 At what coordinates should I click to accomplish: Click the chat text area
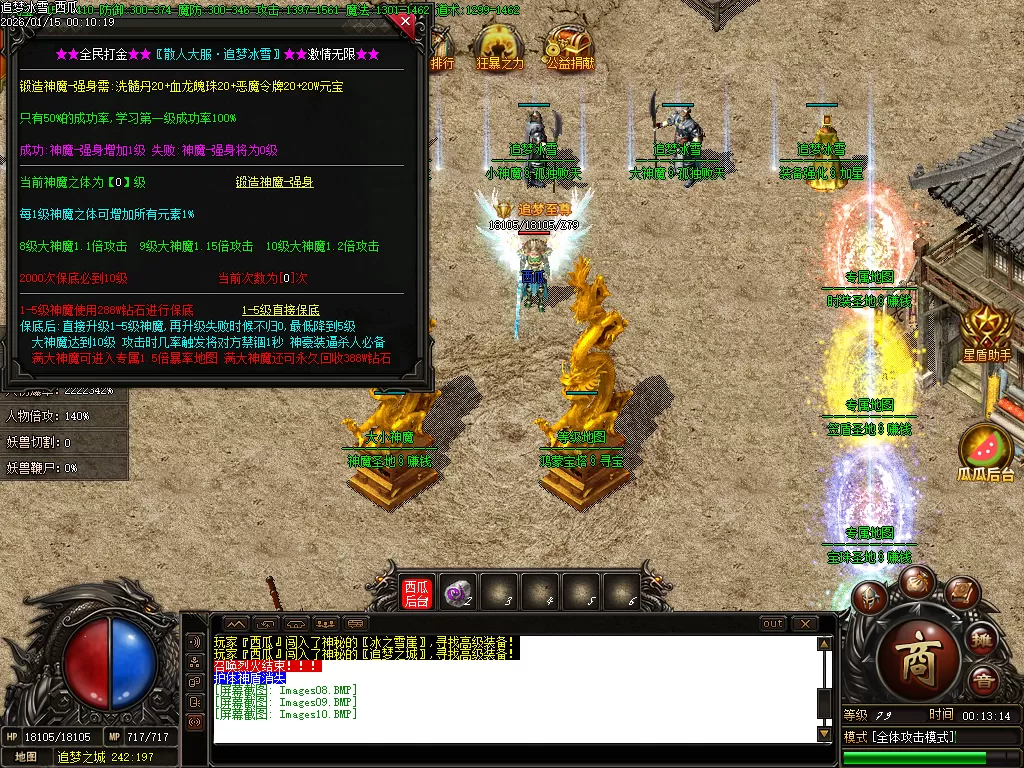click(515, 700)
